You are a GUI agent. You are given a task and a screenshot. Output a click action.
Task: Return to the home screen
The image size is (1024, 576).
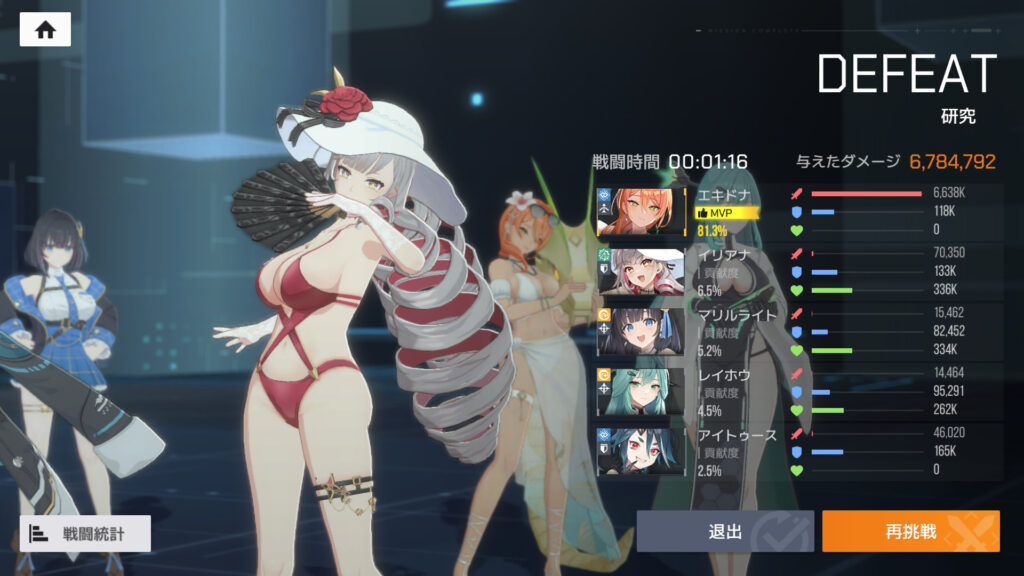45,30
